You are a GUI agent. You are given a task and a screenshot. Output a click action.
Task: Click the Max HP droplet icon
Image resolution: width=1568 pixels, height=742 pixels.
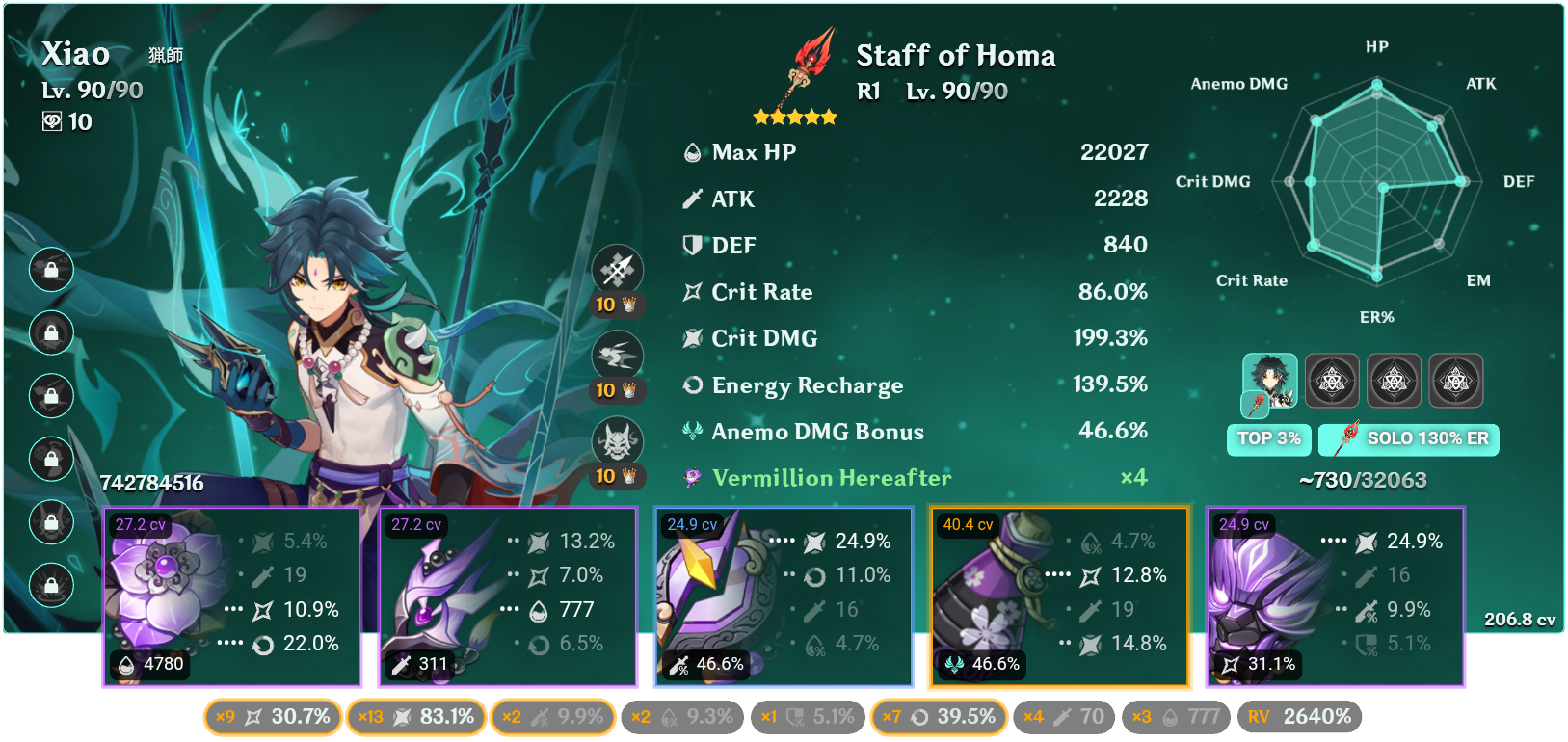690,152
